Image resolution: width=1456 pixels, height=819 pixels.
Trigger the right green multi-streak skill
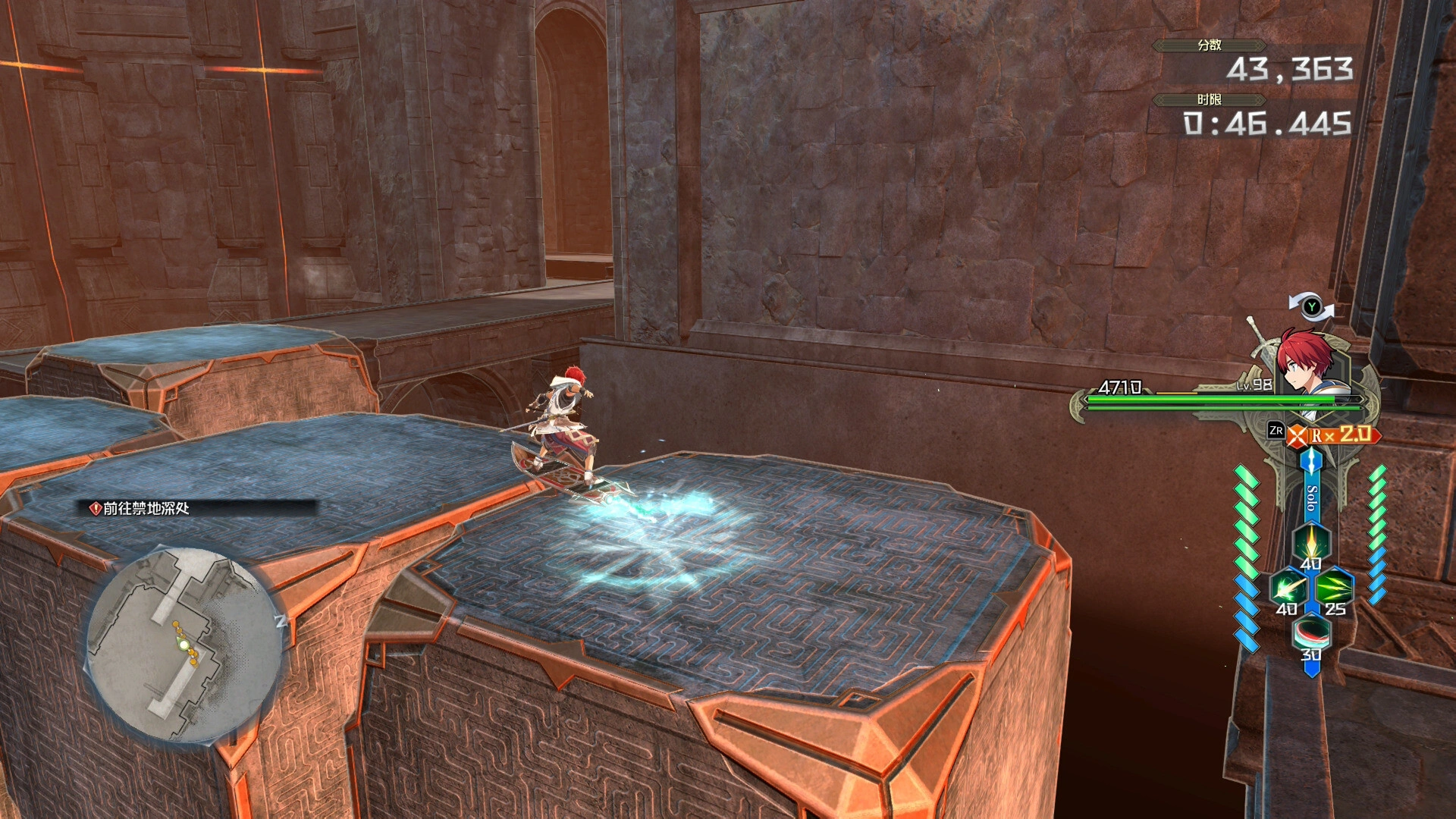pos(1334,588)
